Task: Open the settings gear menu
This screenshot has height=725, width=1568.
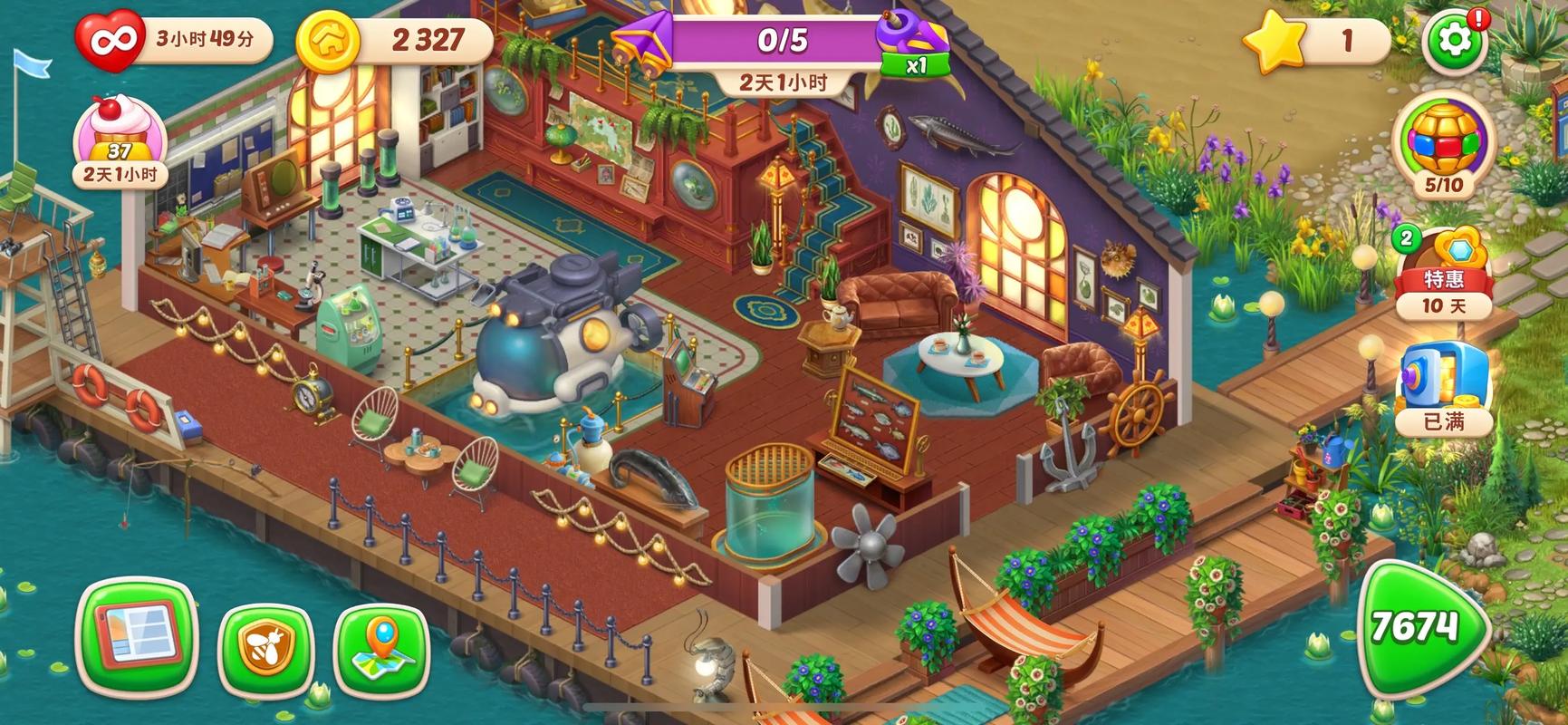Action: tap(1455, 41)
